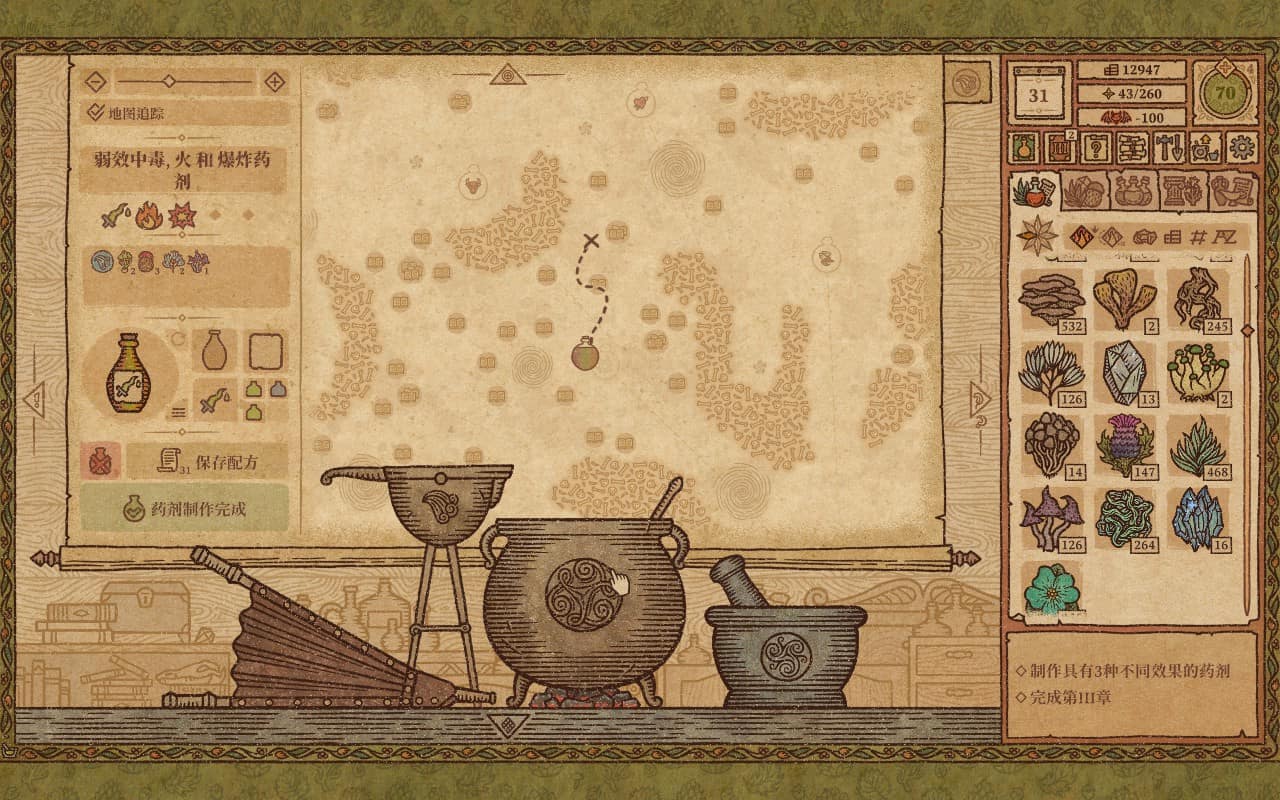Select the hammer and trowel tools icon
This screenshot has width=1280, height=800.
tap(1167, 148)
